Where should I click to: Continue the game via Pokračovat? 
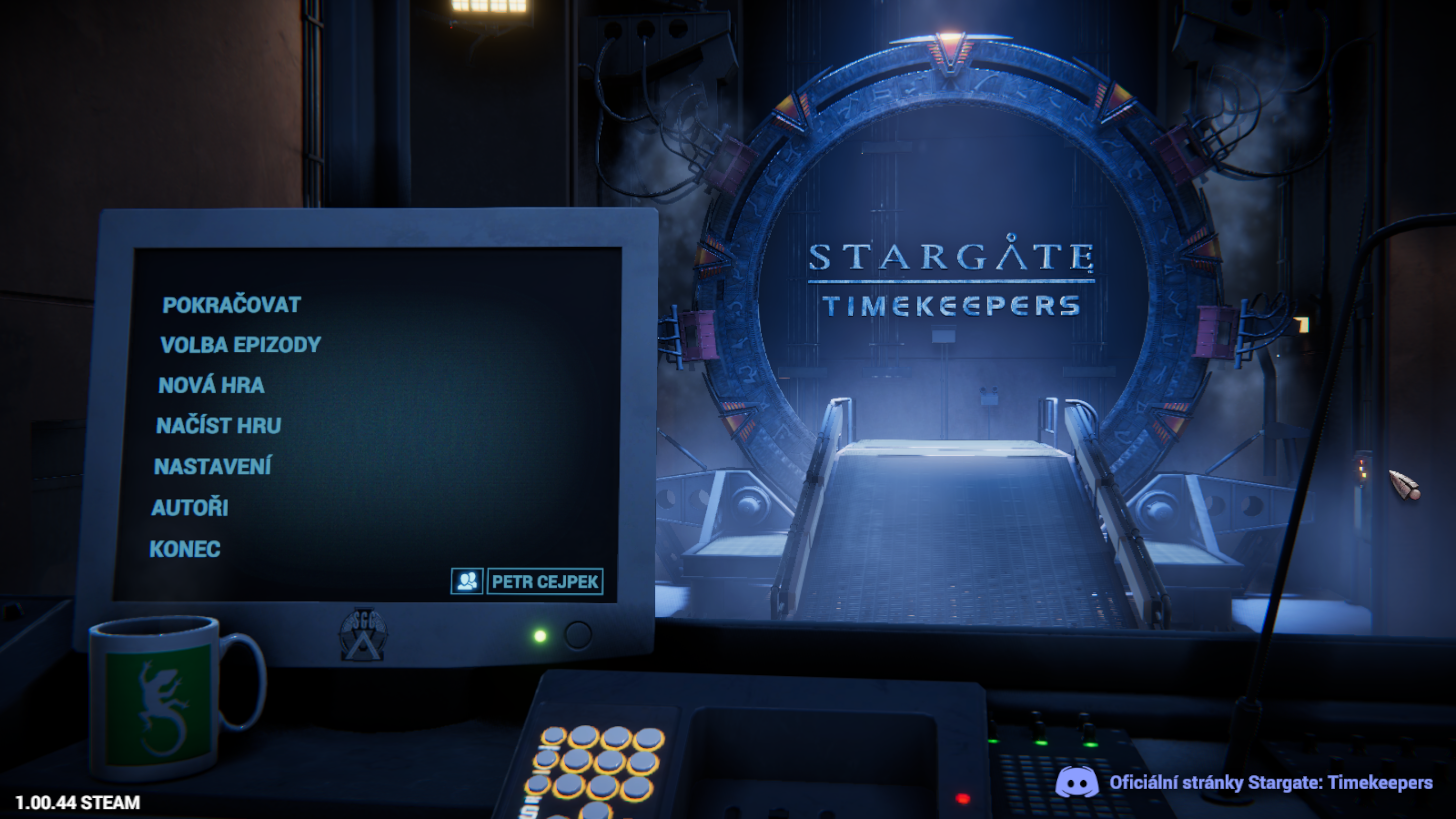point(231,305)
